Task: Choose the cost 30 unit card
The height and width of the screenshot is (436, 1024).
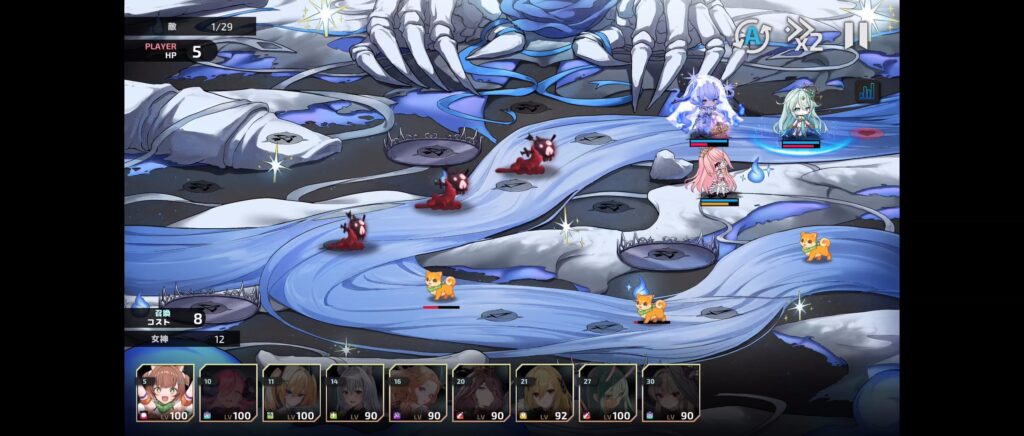Action: pyautogui.click(x=670, y=392)
